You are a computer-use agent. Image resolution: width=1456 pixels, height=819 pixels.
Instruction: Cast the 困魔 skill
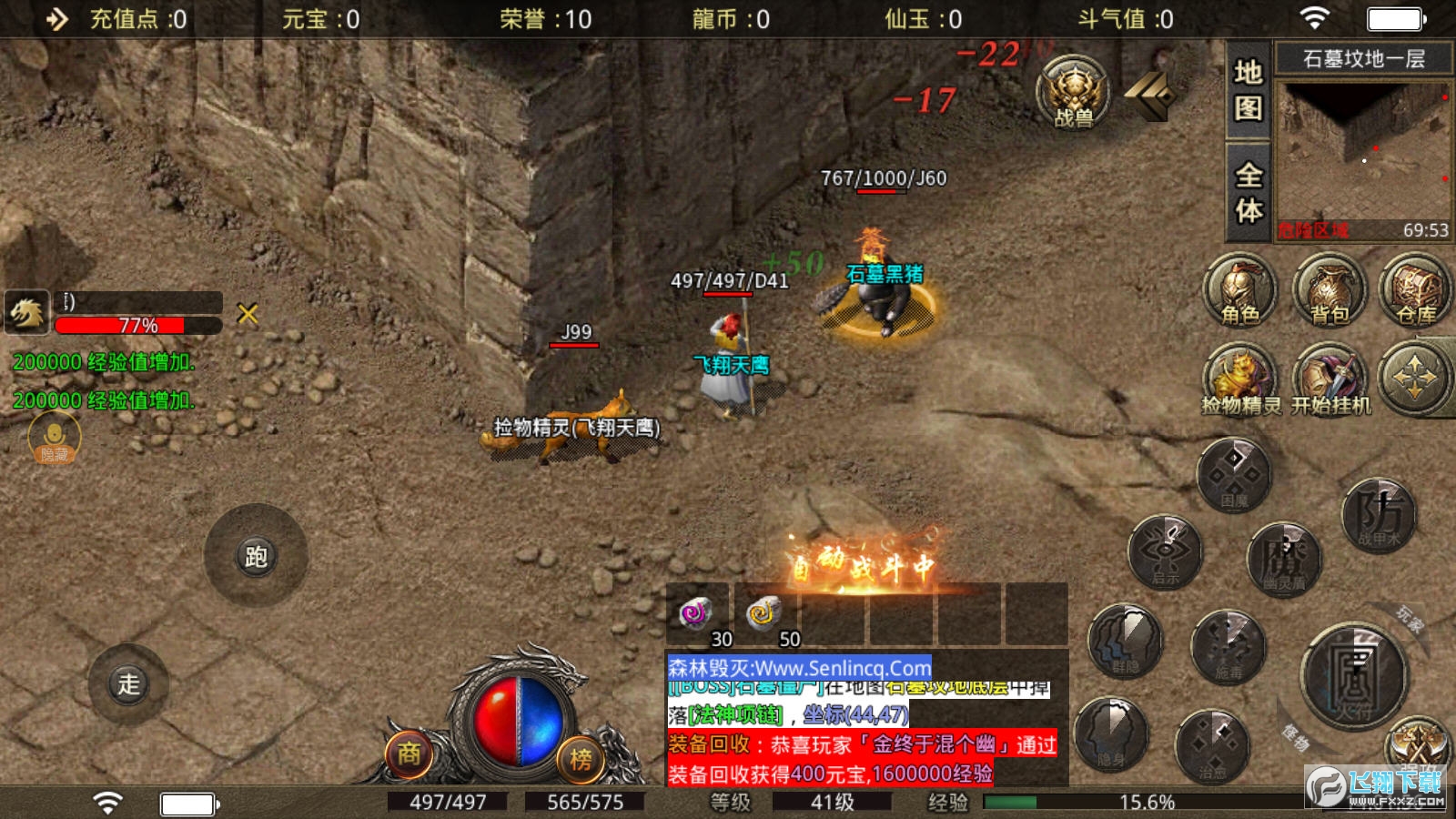(x=1234, y=475)
